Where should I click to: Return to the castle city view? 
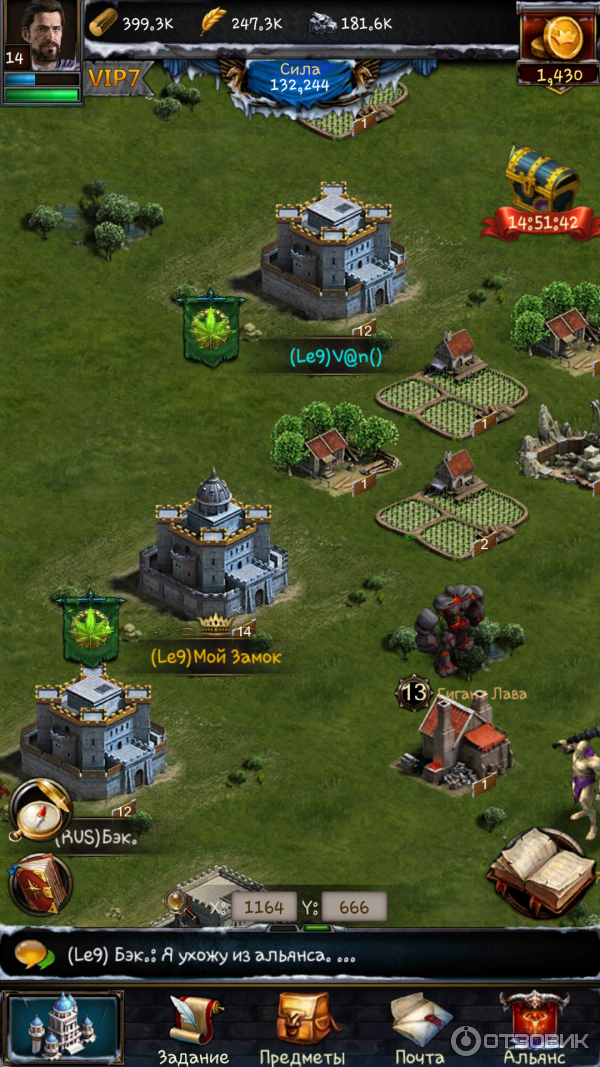(64, 1026)
